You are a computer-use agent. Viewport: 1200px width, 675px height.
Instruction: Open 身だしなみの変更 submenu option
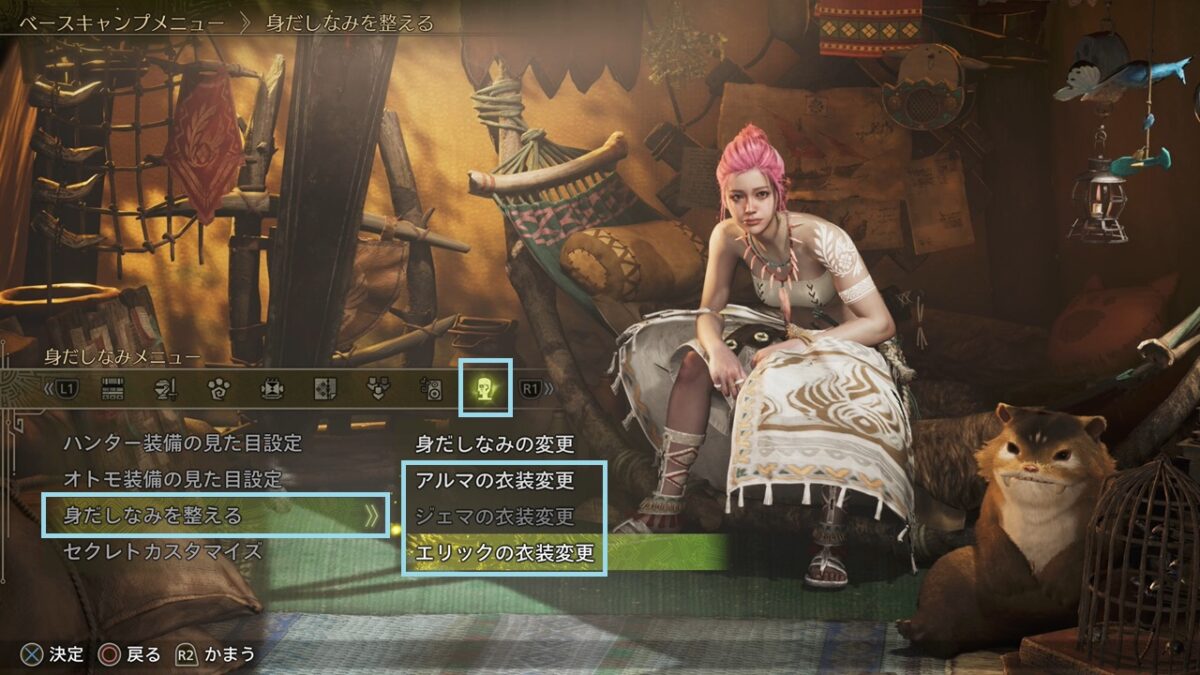(494, 443)
